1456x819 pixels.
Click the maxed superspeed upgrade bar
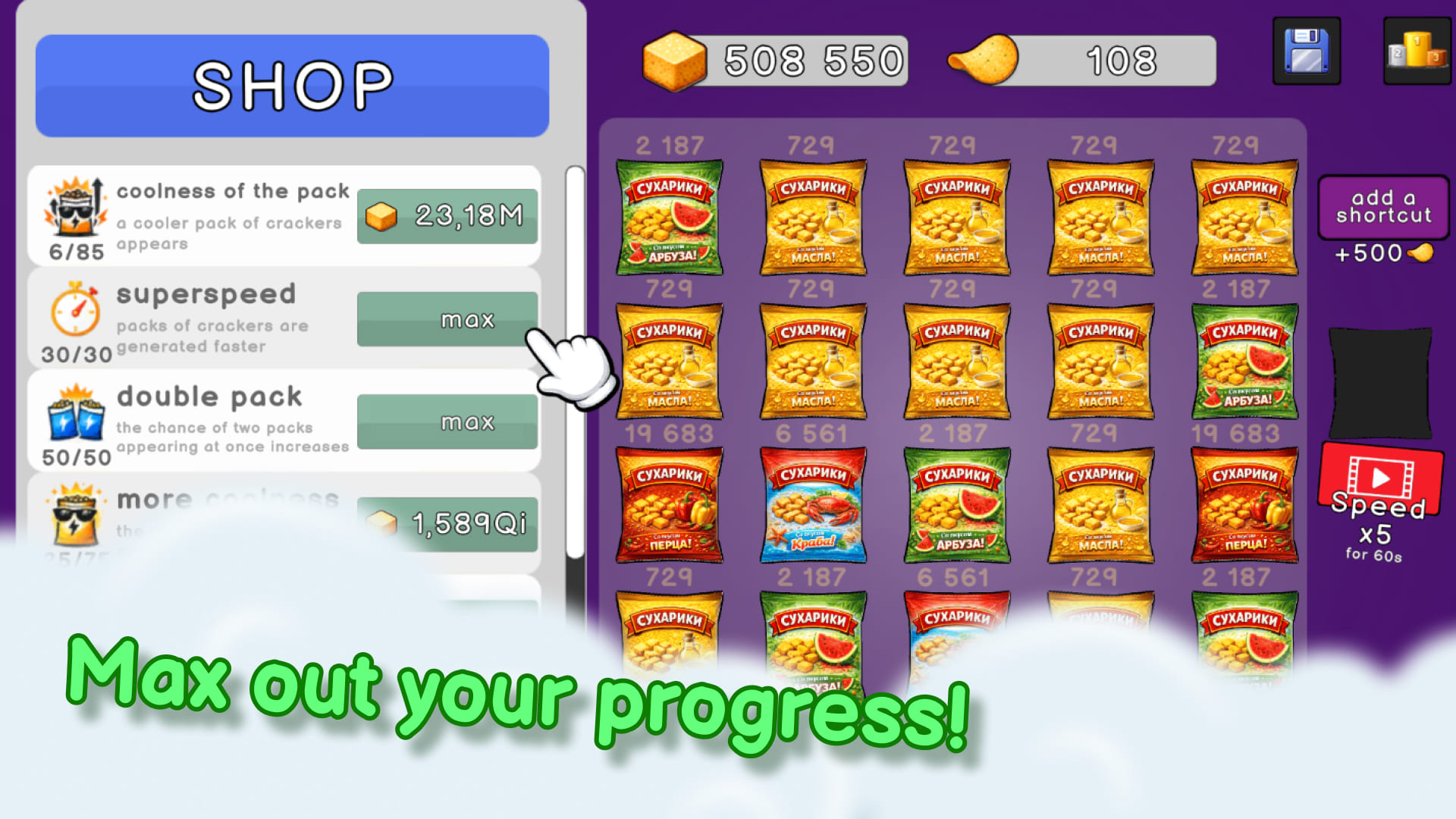447,320
